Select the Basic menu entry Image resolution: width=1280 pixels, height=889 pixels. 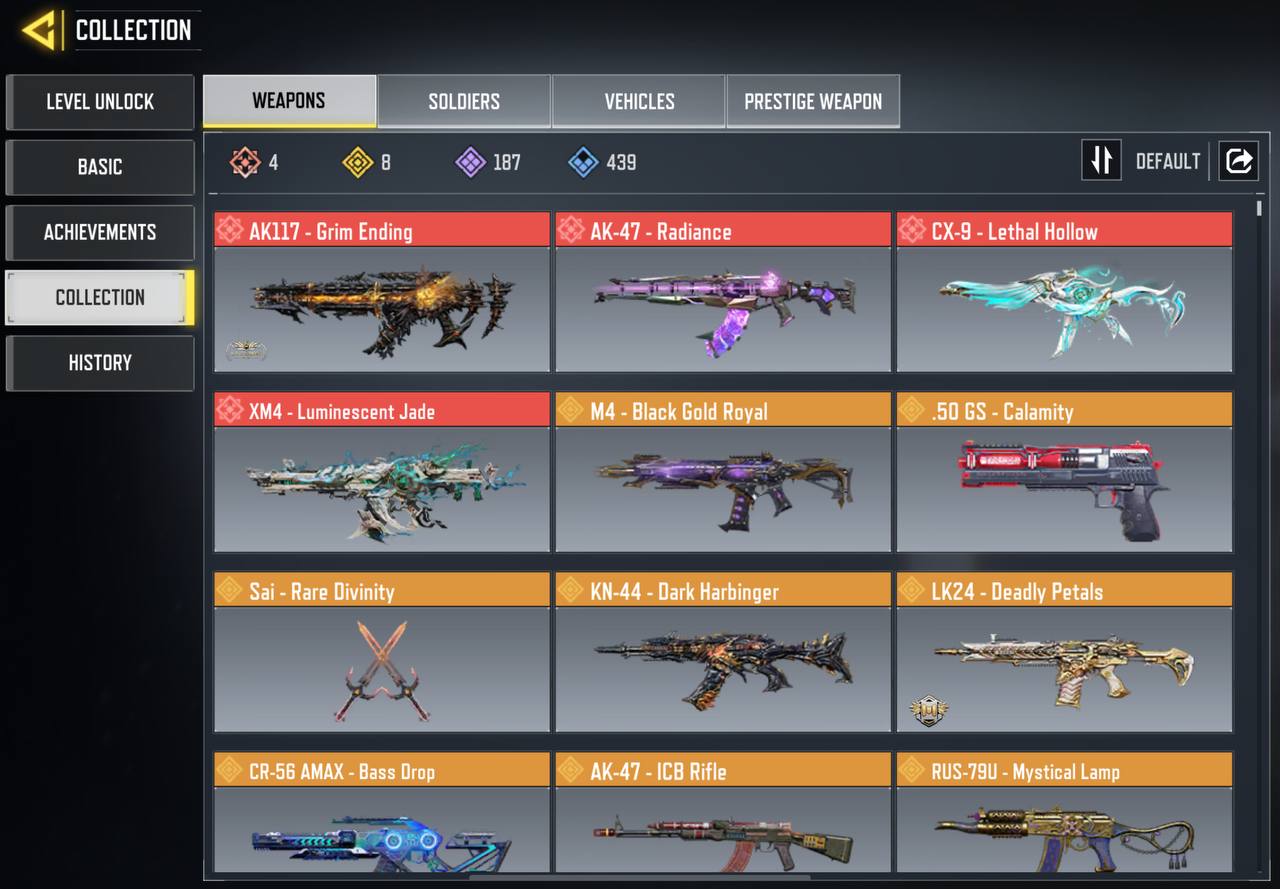coord(100,167)
